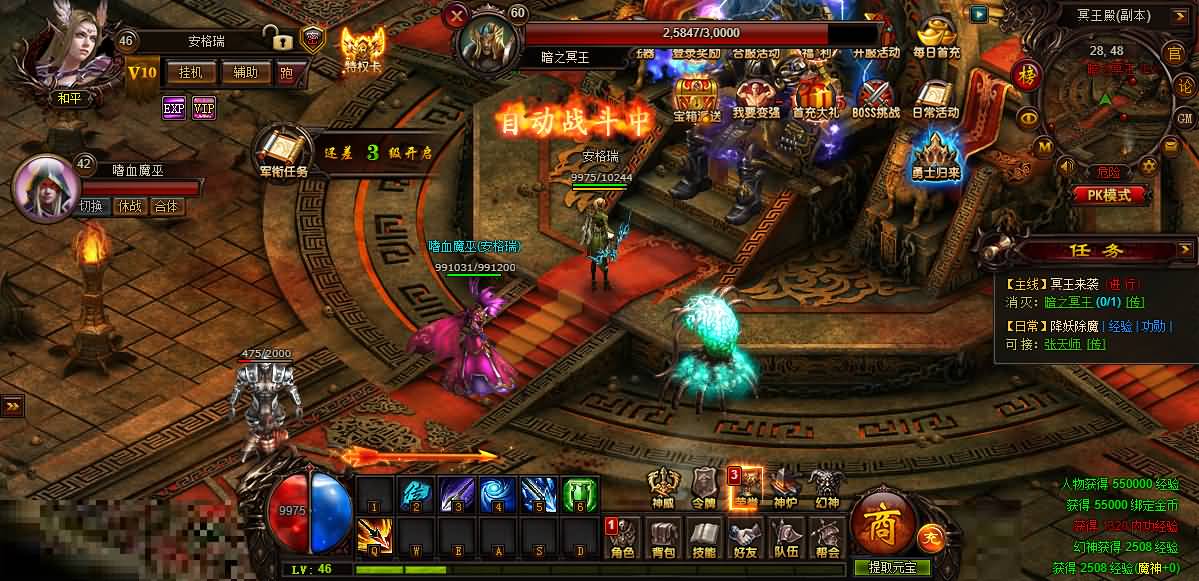Open the 好友 friends list
The height and width of the screenshot is (581, 1199).
coord(745,537)
